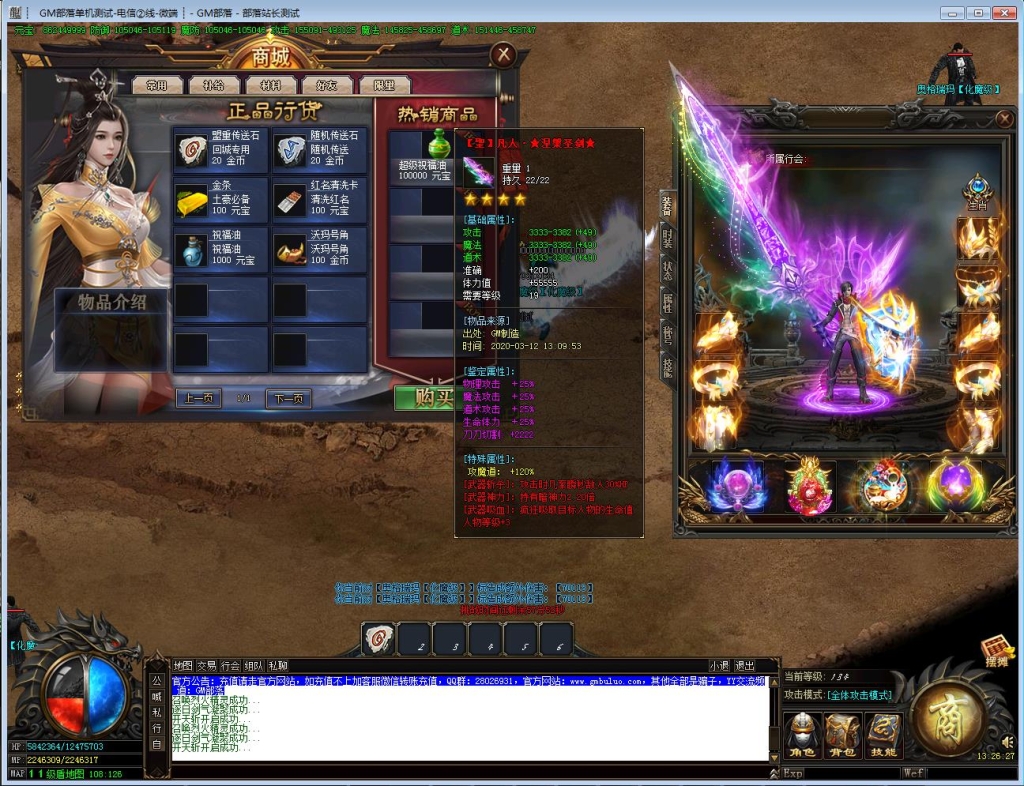The width and height of the screenshot is (1024, 786).
Task: Switch to the 属性 attributes side tab
Action: point(667,303)
